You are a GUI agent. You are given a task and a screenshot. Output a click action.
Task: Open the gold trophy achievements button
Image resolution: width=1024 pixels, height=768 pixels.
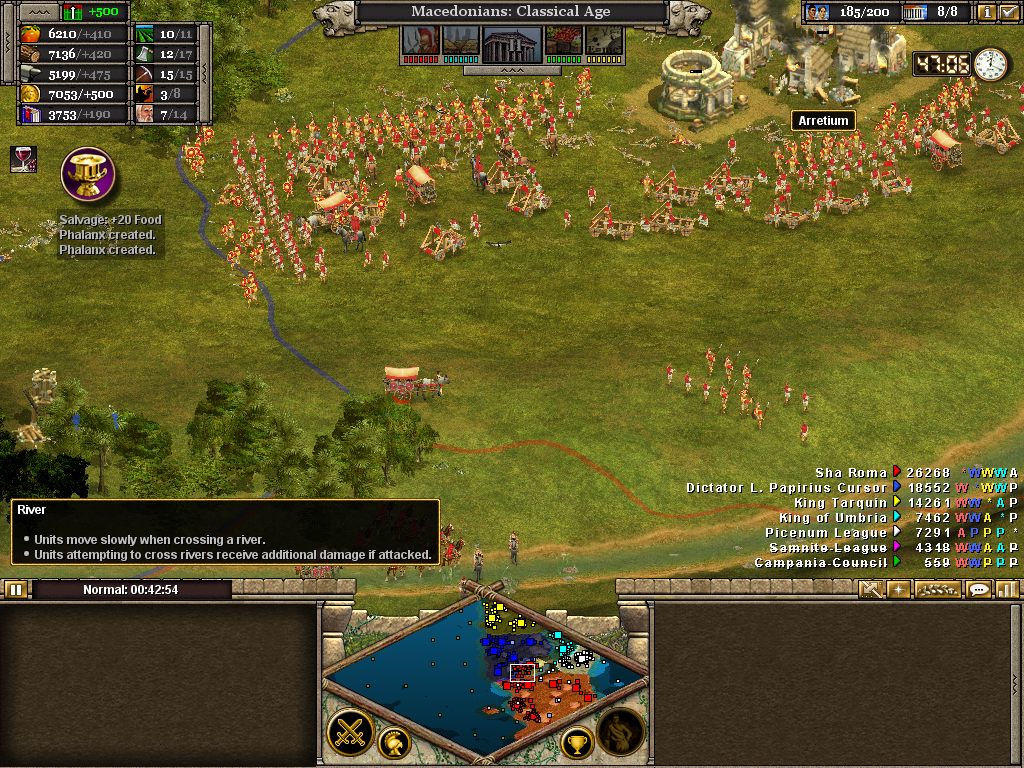click(x=577, y=743)
